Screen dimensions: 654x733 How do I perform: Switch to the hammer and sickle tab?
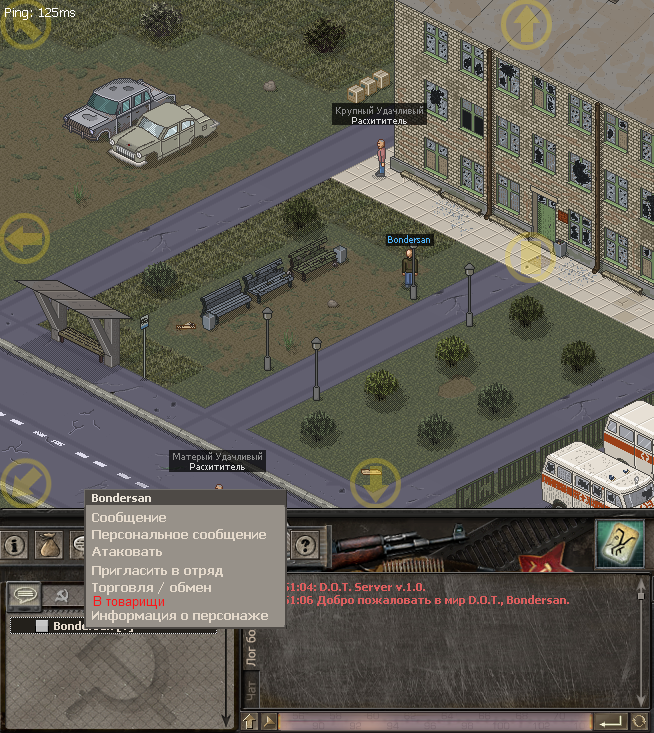pyautogui.click(x=60, y=595)
